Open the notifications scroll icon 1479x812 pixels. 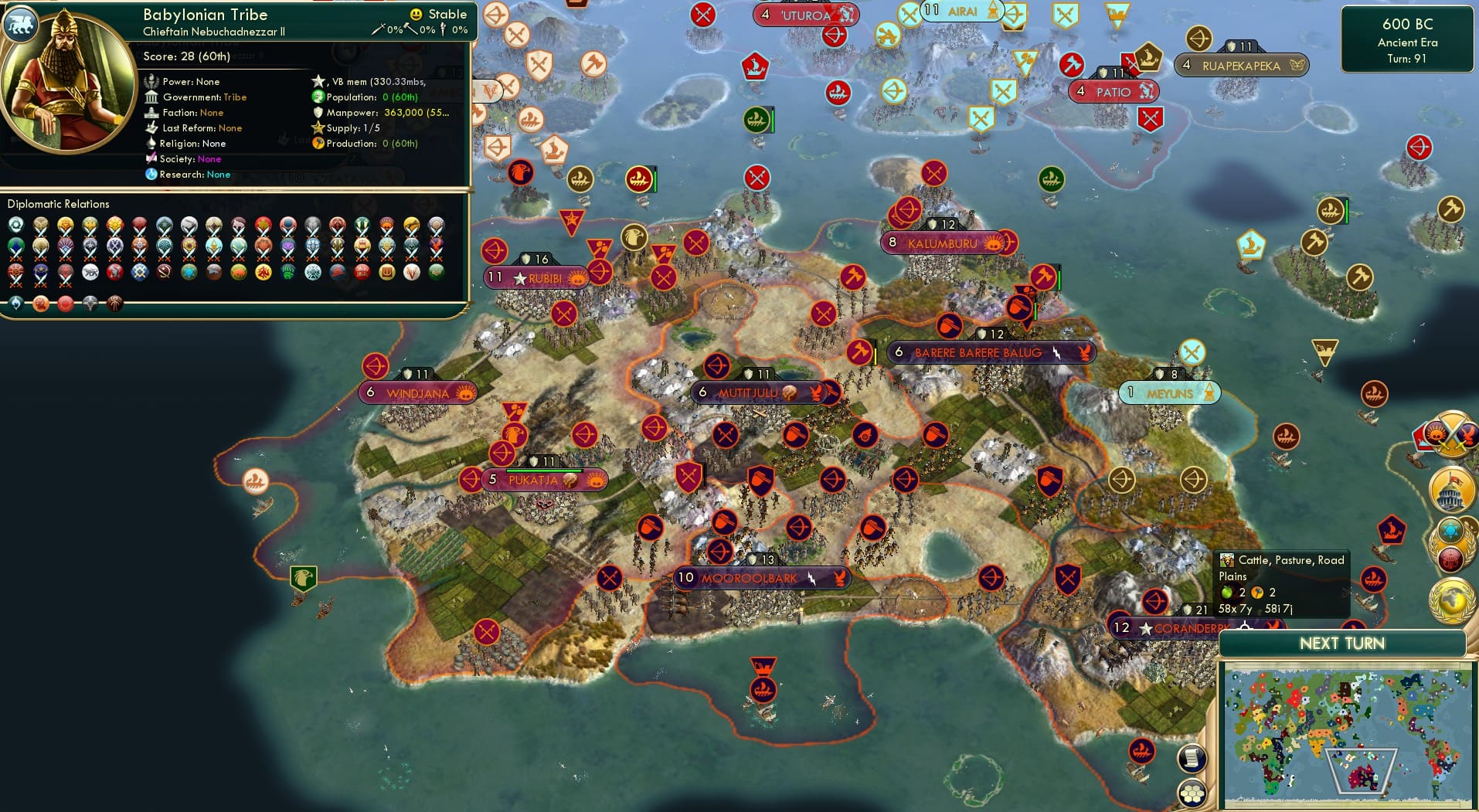click(x=1191, y=757)
